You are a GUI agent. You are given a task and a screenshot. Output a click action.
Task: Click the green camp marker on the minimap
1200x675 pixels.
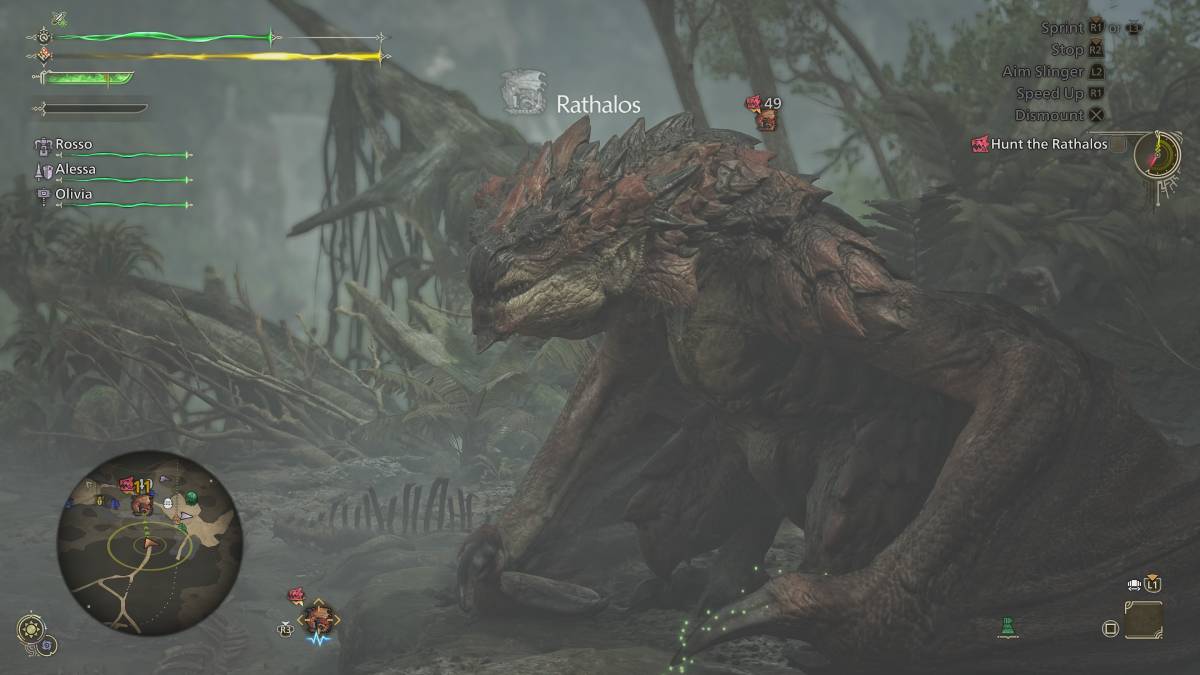[x=191, y=497]
